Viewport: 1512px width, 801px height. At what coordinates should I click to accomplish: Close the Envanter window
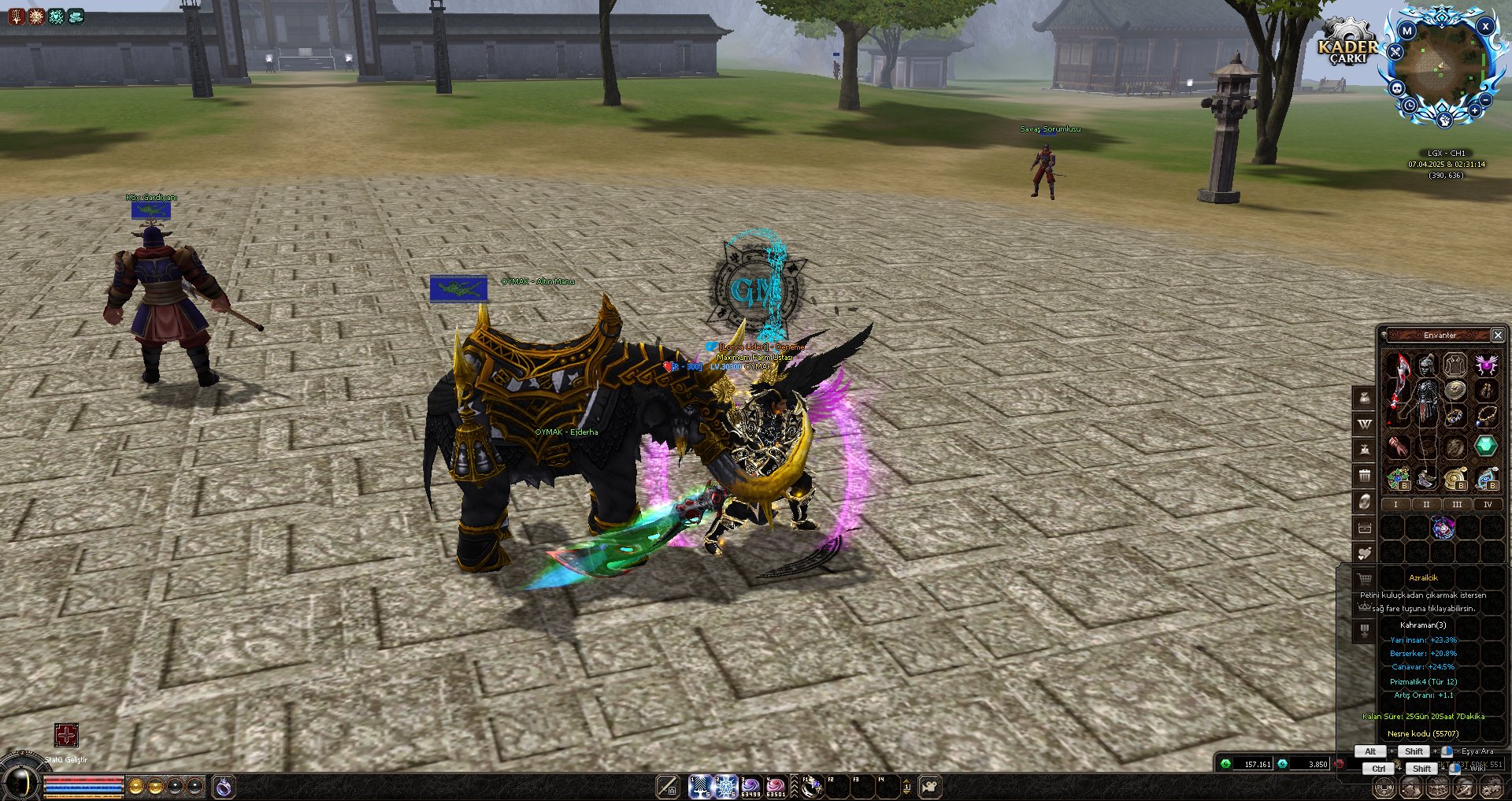[x=1498, y=336]
